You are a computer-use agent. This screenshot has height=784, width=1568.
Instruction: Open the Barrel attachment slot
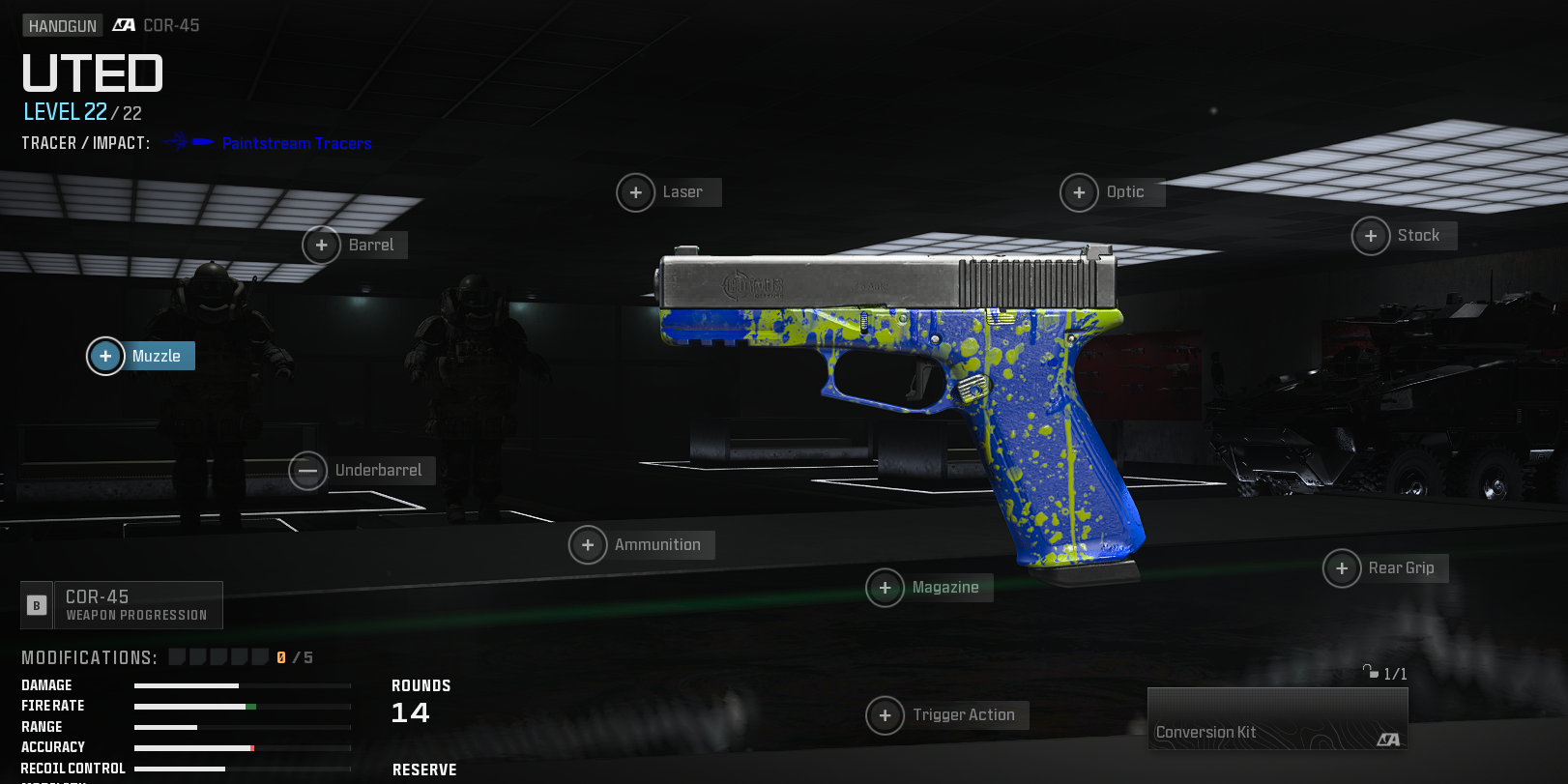pyautogui.click(x=355, y=246)
